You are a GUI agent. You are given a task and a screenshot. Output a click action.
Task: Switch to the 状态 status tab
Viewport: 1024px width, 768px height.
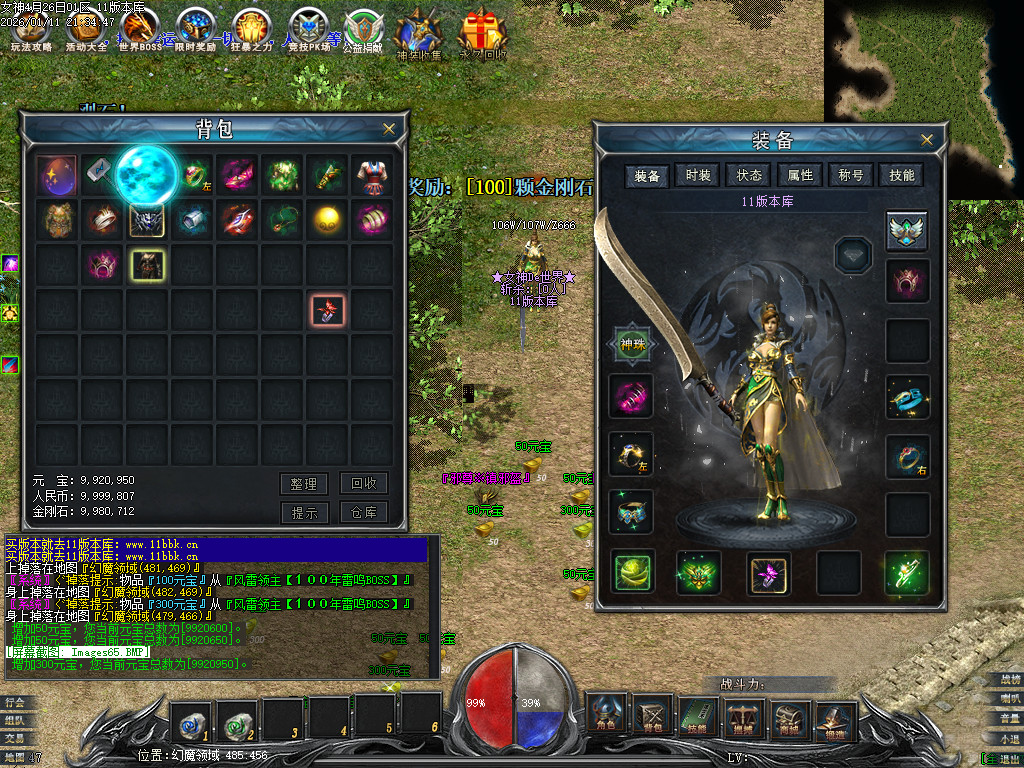point(749,175)
